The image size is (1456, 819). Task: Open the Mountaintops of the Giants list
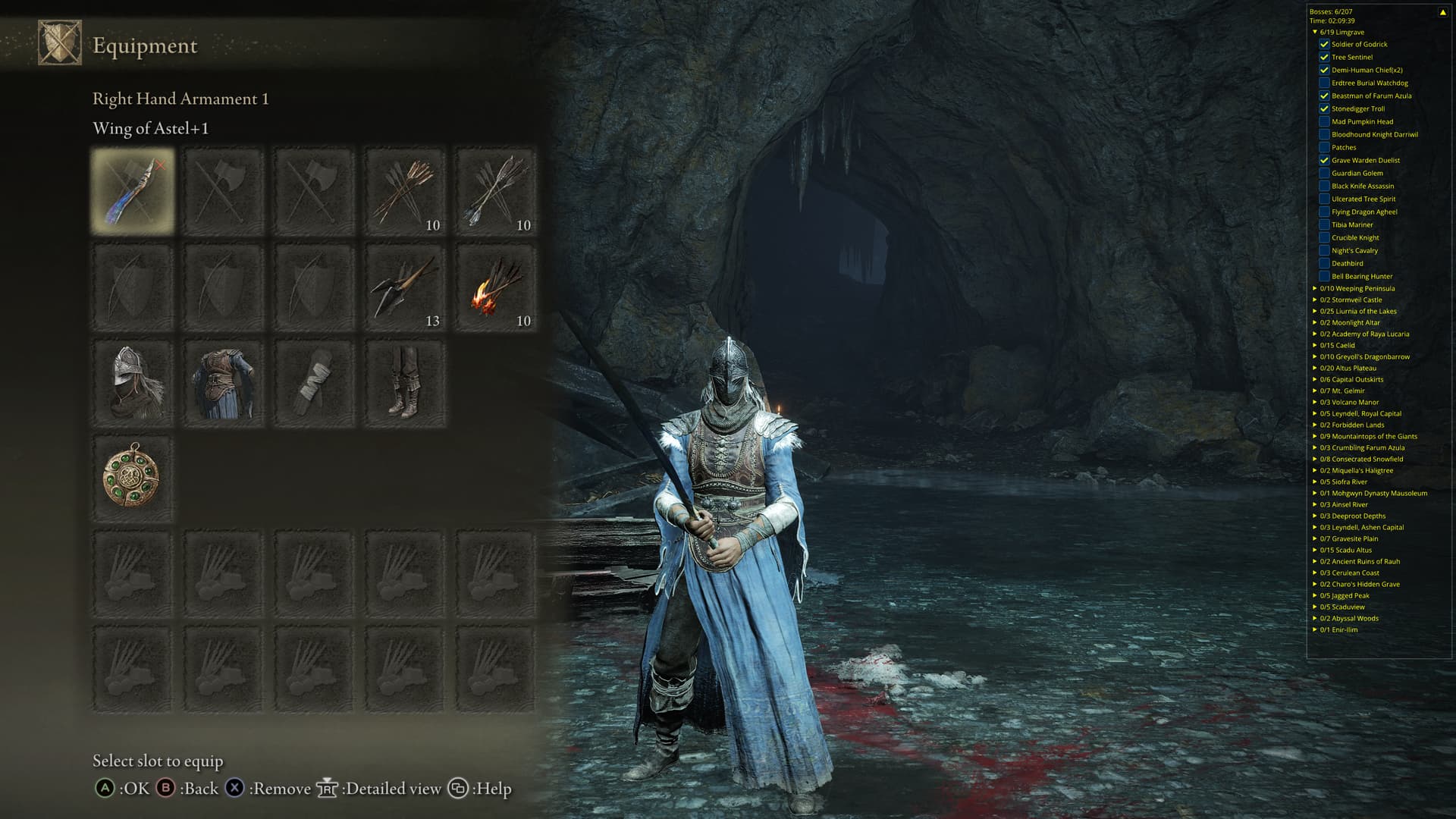point(1315,436)
